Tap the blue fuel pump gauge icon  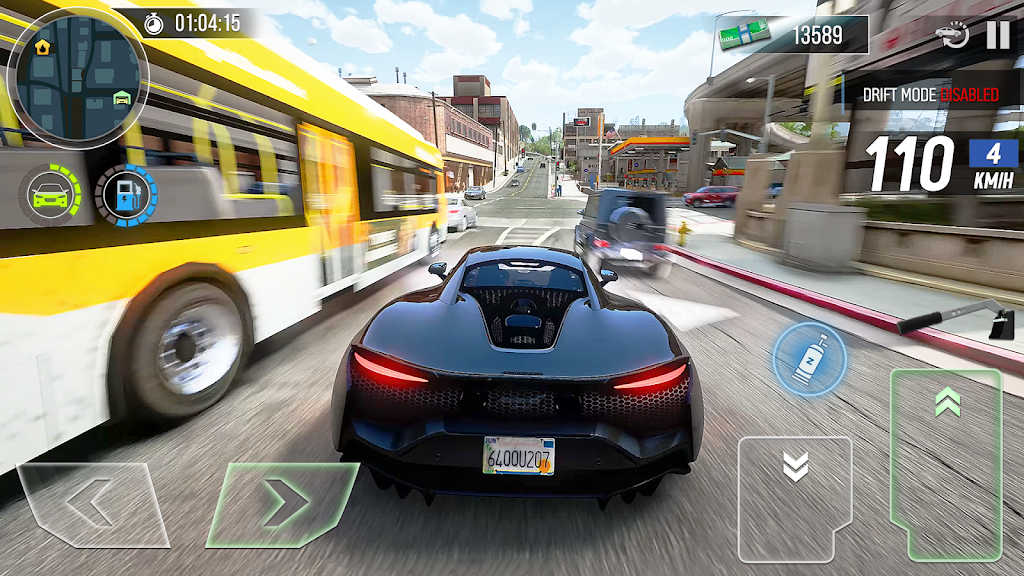coord(126,196)
